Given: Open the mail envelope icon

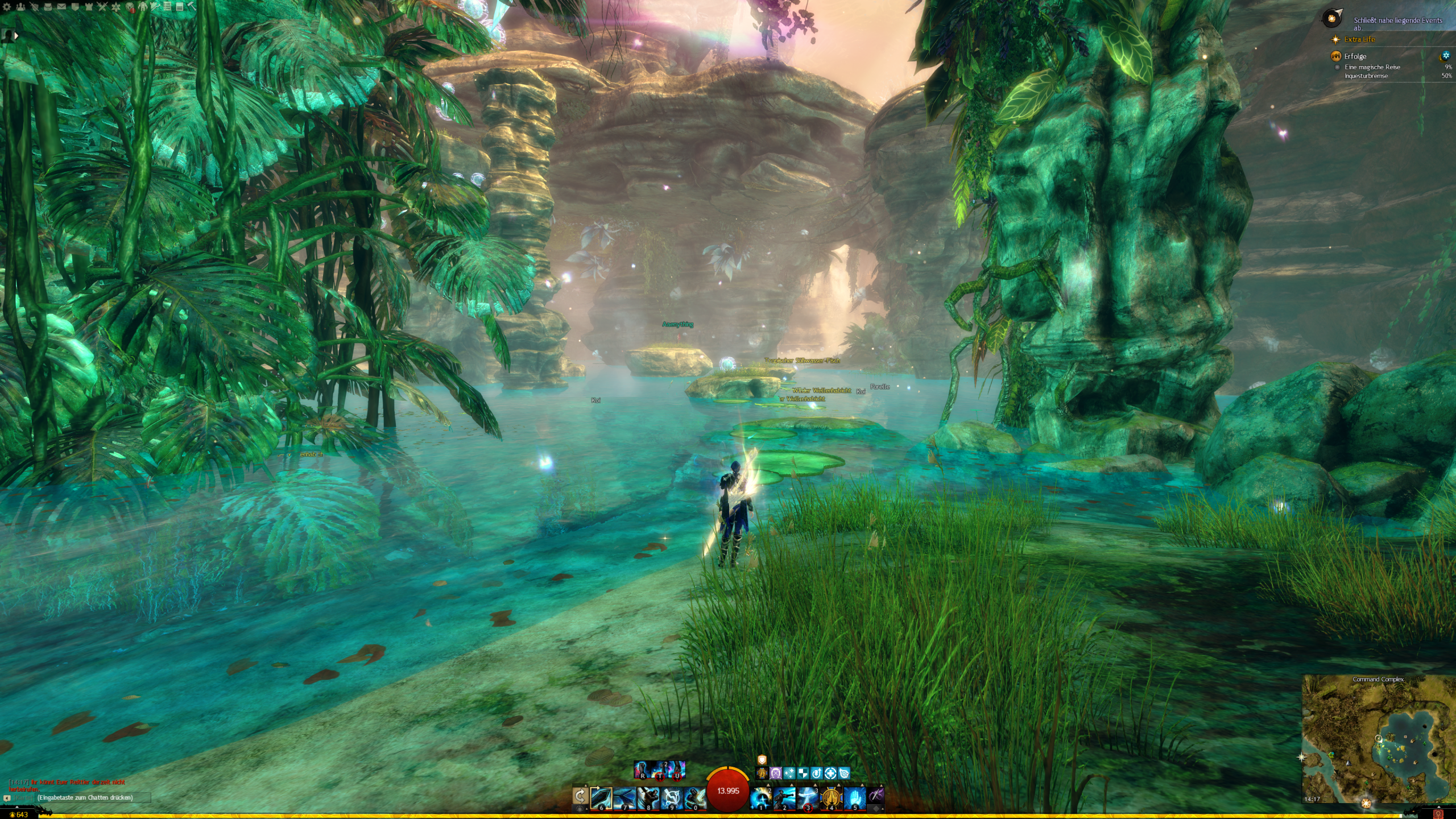Looking at the screenshot, I should [61, 7].
